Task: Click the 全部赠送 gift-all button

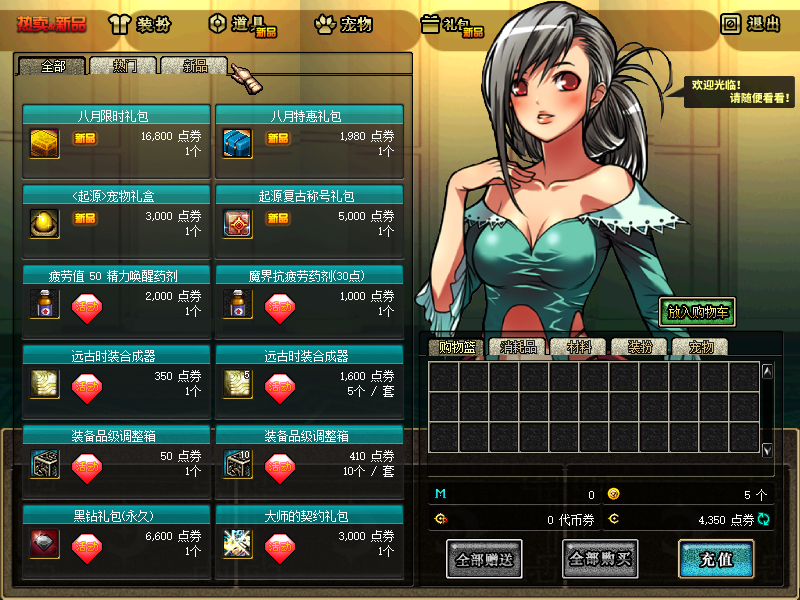Action: click(x=484, y=560)
